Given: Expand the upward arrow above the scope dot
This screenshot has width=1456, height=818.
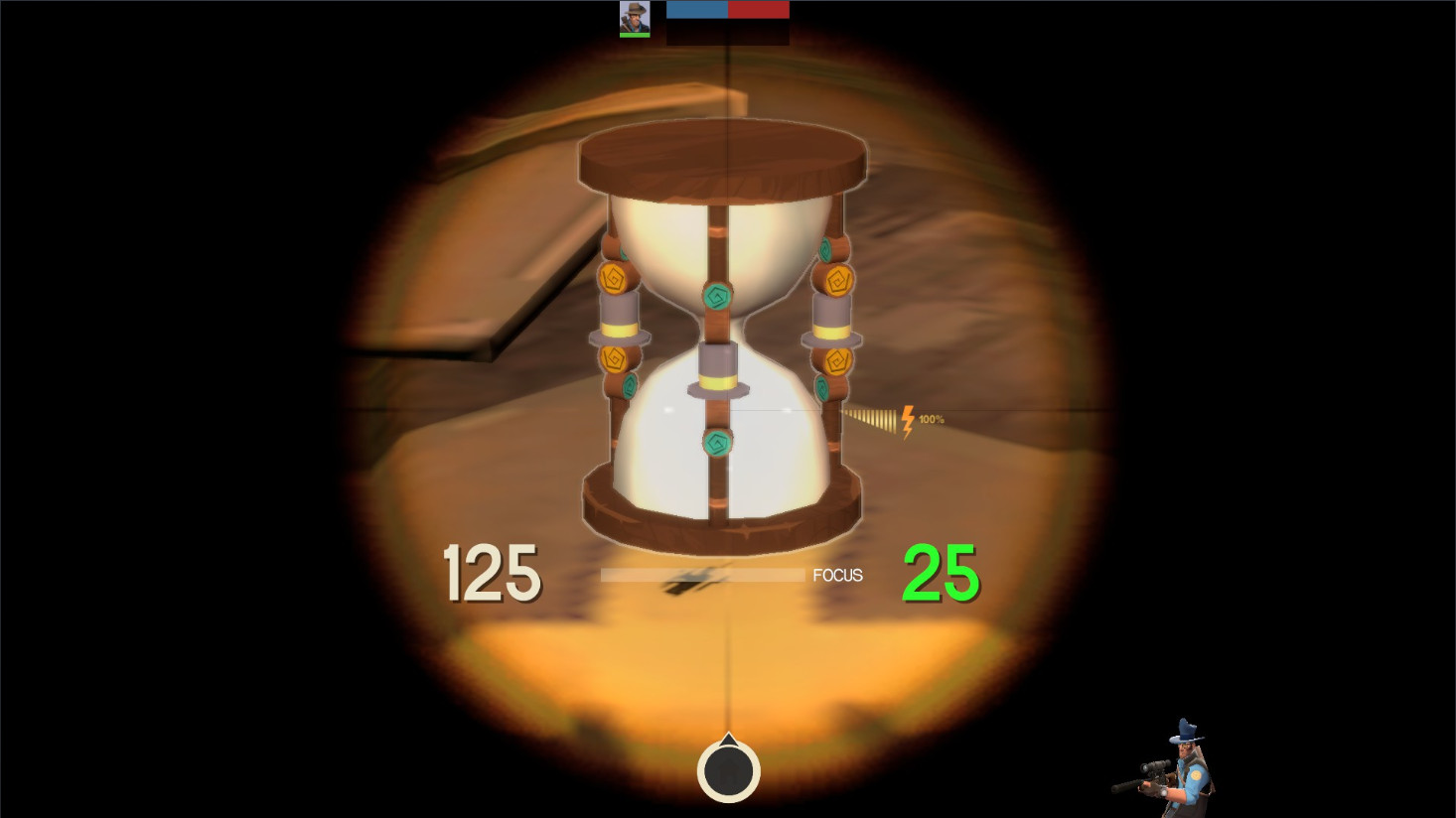Looking at the screenshot, I should point(728,742).
